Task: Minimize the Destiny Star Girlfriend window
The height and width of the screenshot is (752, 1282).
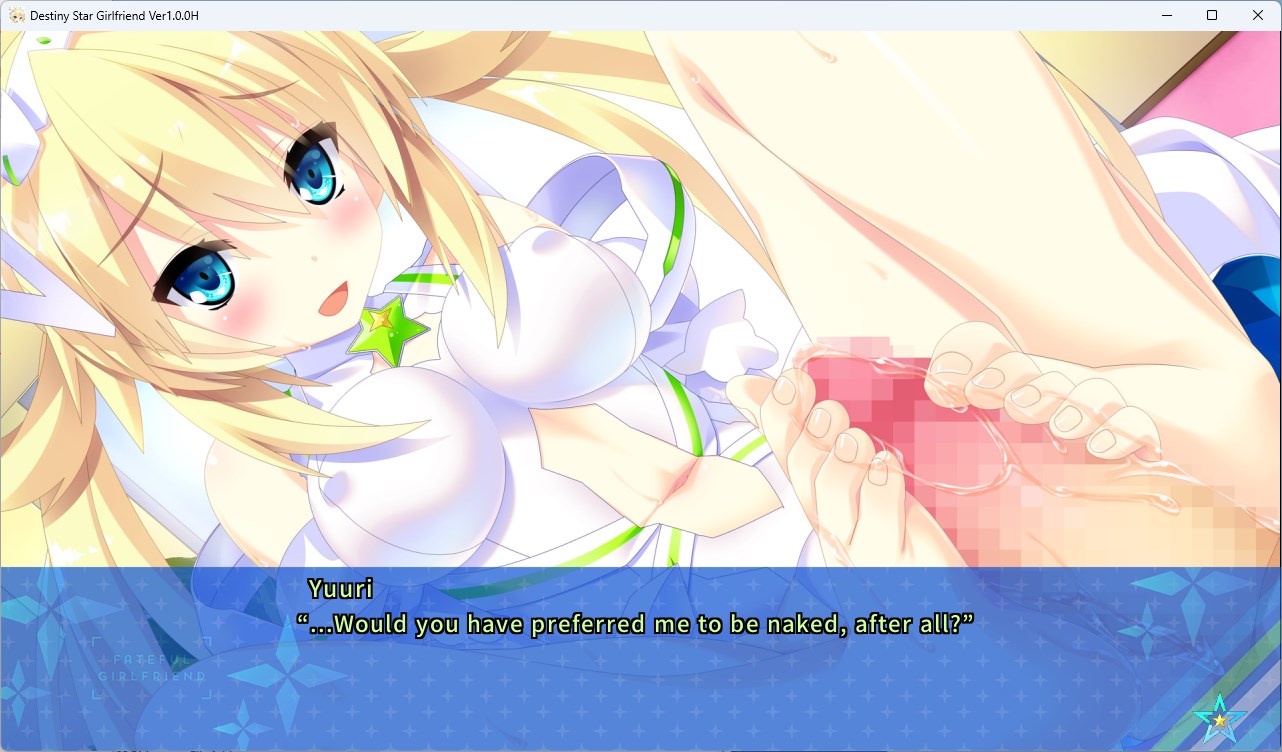Action: click(1166, 15)
